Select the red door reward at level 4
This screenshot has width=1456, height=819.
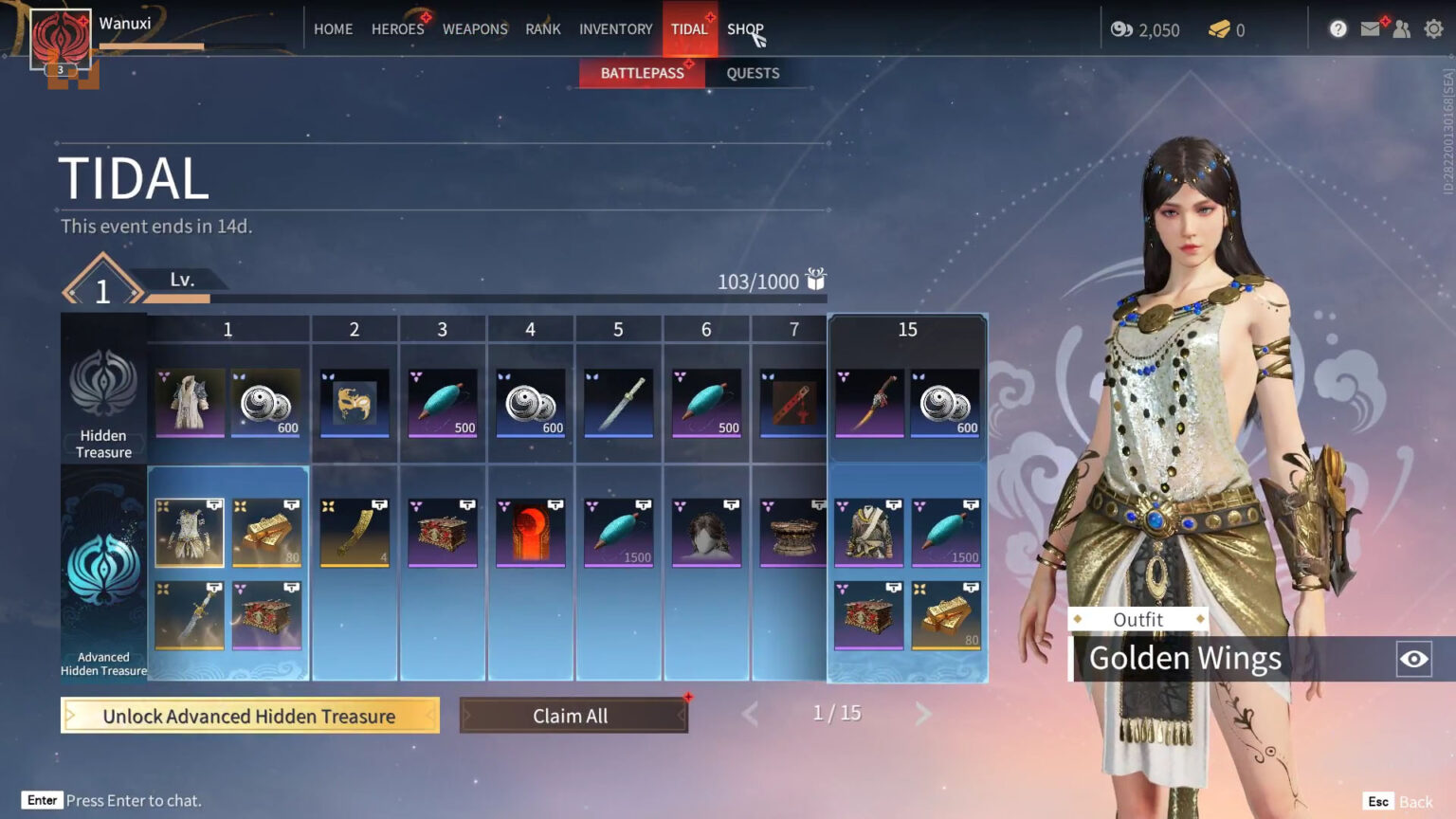(x=531, y=533)
